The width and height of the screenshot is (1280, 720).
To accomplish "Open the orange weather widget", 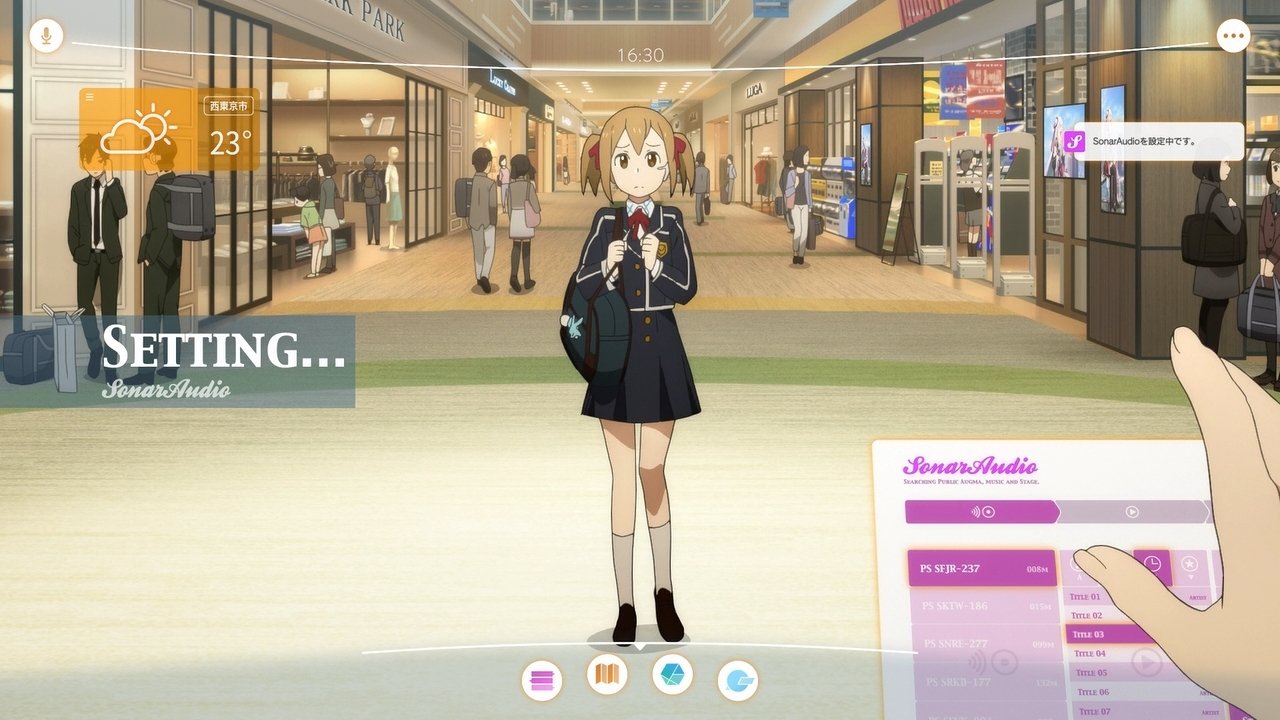I will tap(169, 130).
